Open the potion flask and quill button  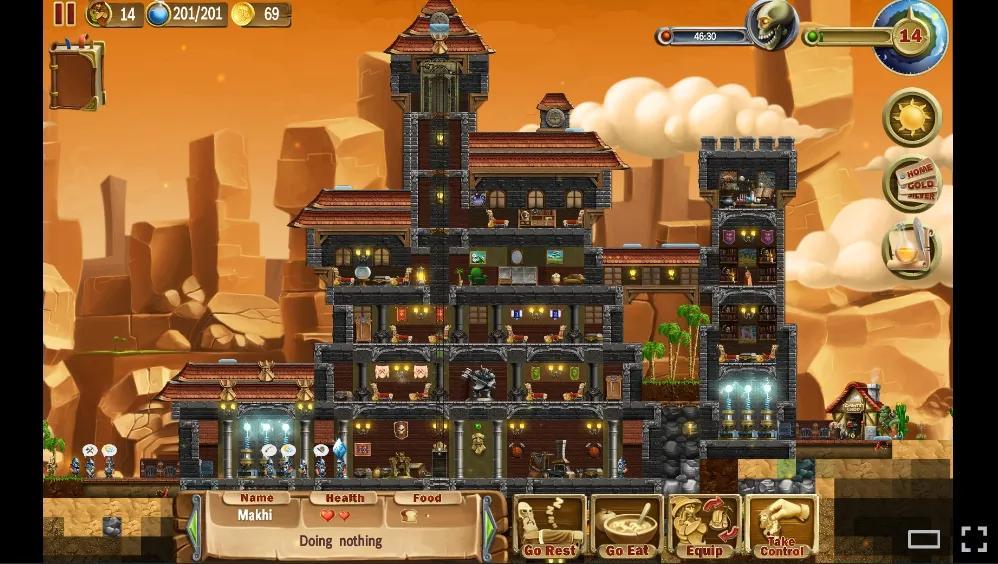[911, 249]
